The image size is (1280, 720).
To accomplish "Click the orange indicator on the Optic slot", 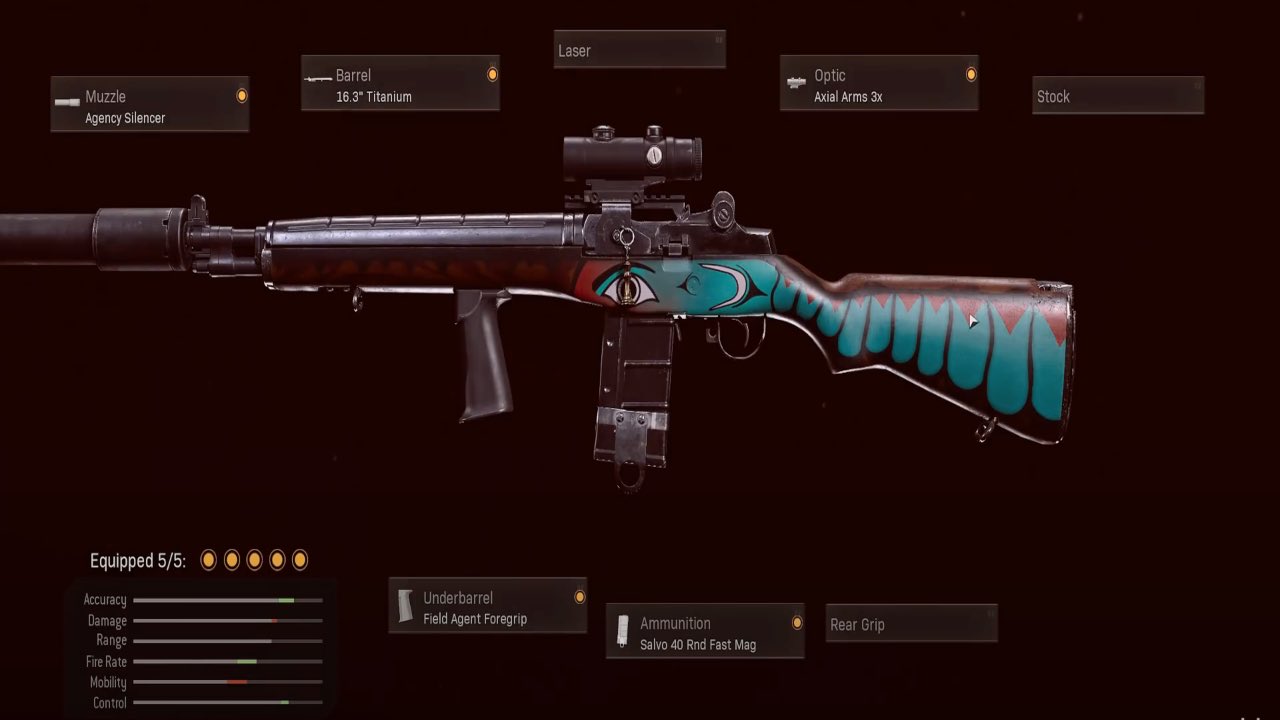I will (970, 74).
